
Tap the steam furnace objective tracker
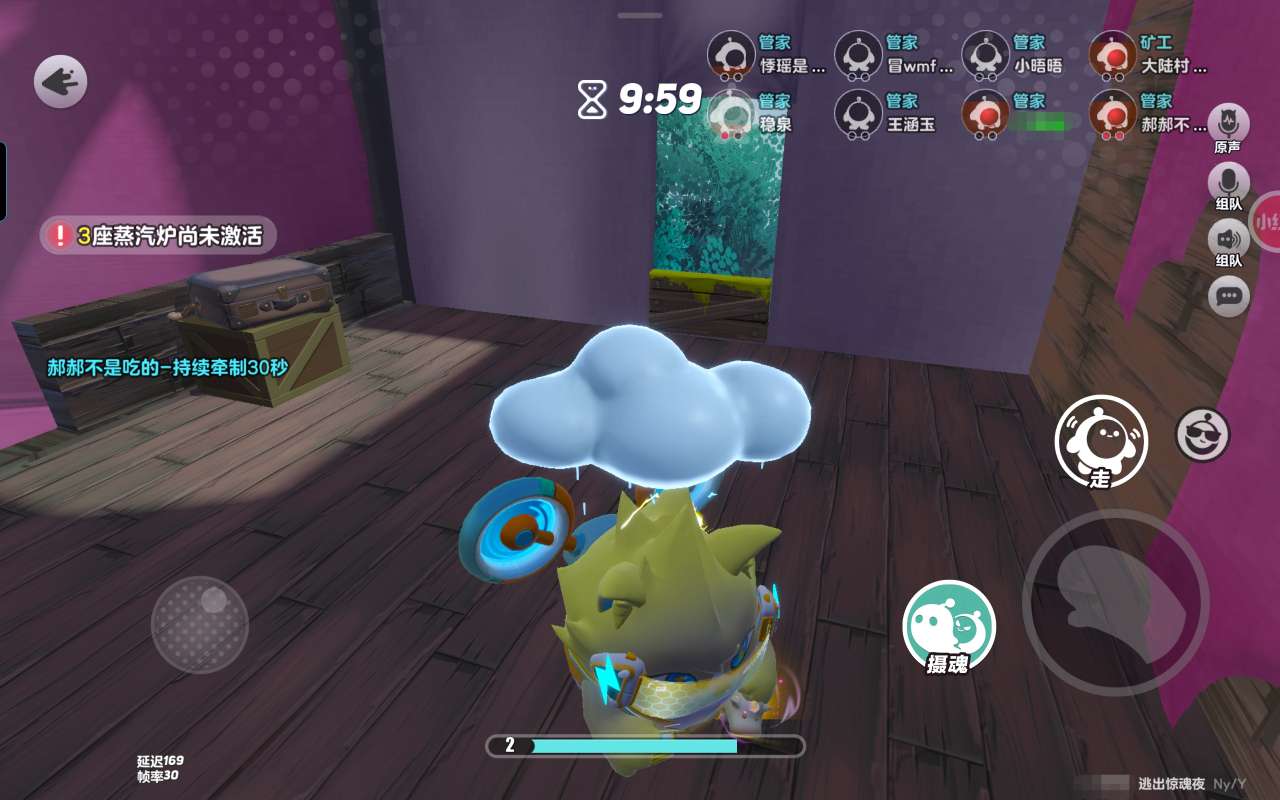pos(158,236)
